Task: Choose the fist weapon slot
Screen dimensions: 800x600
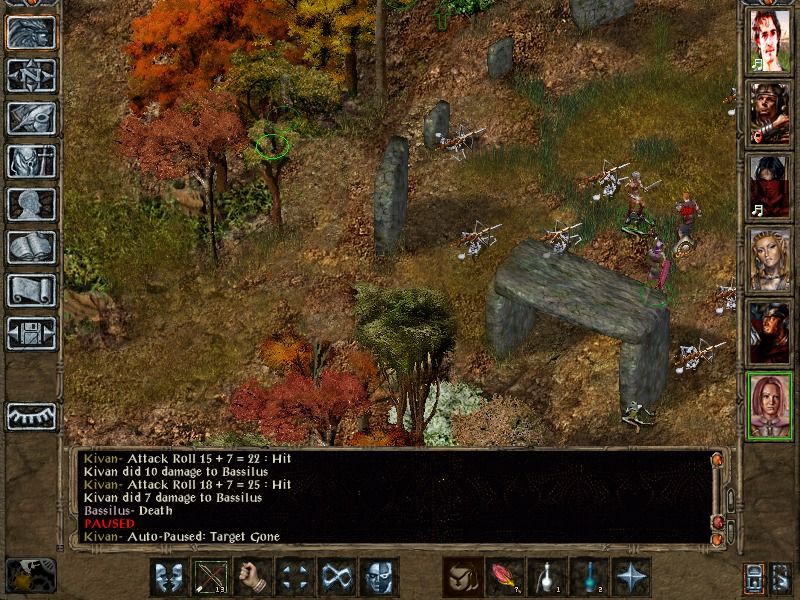Action: coord(253,577)
